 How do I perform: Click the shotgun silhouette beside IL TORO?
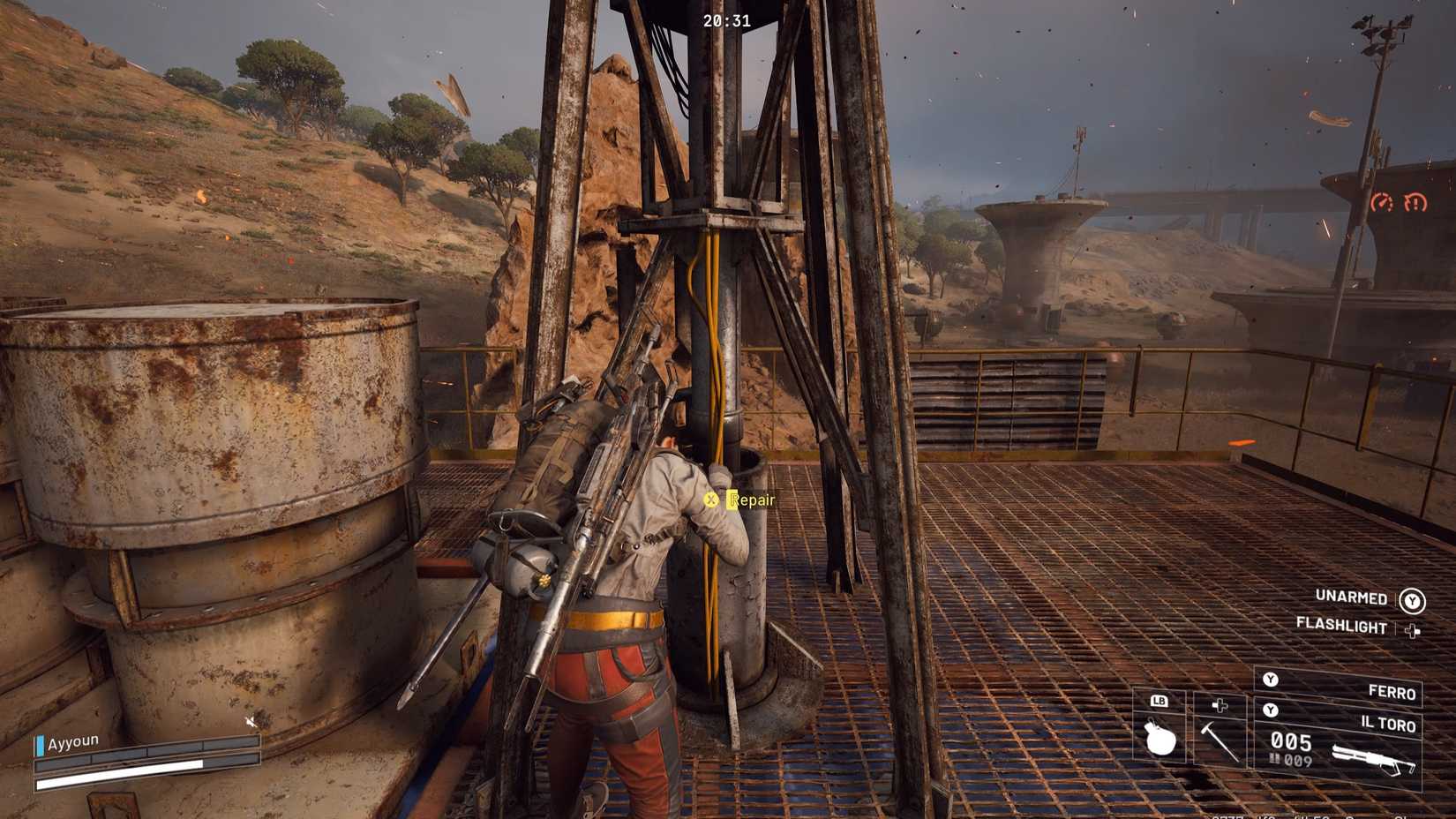point(1373,757)
